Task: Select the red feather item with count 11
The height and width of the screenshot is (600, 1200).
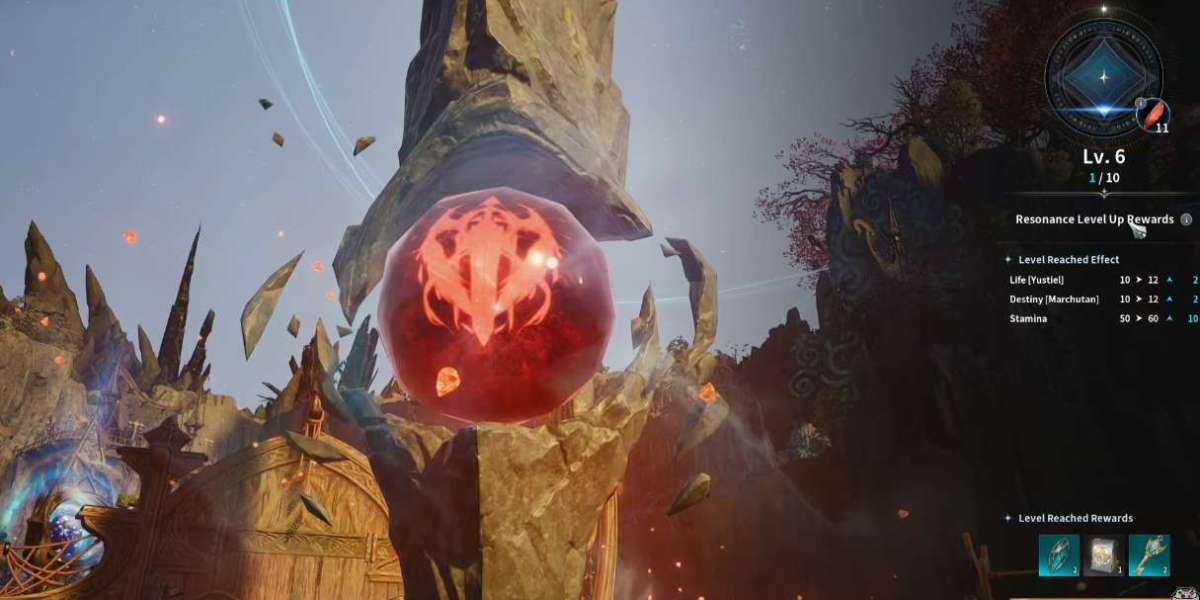Action: tap(1155, 114)
